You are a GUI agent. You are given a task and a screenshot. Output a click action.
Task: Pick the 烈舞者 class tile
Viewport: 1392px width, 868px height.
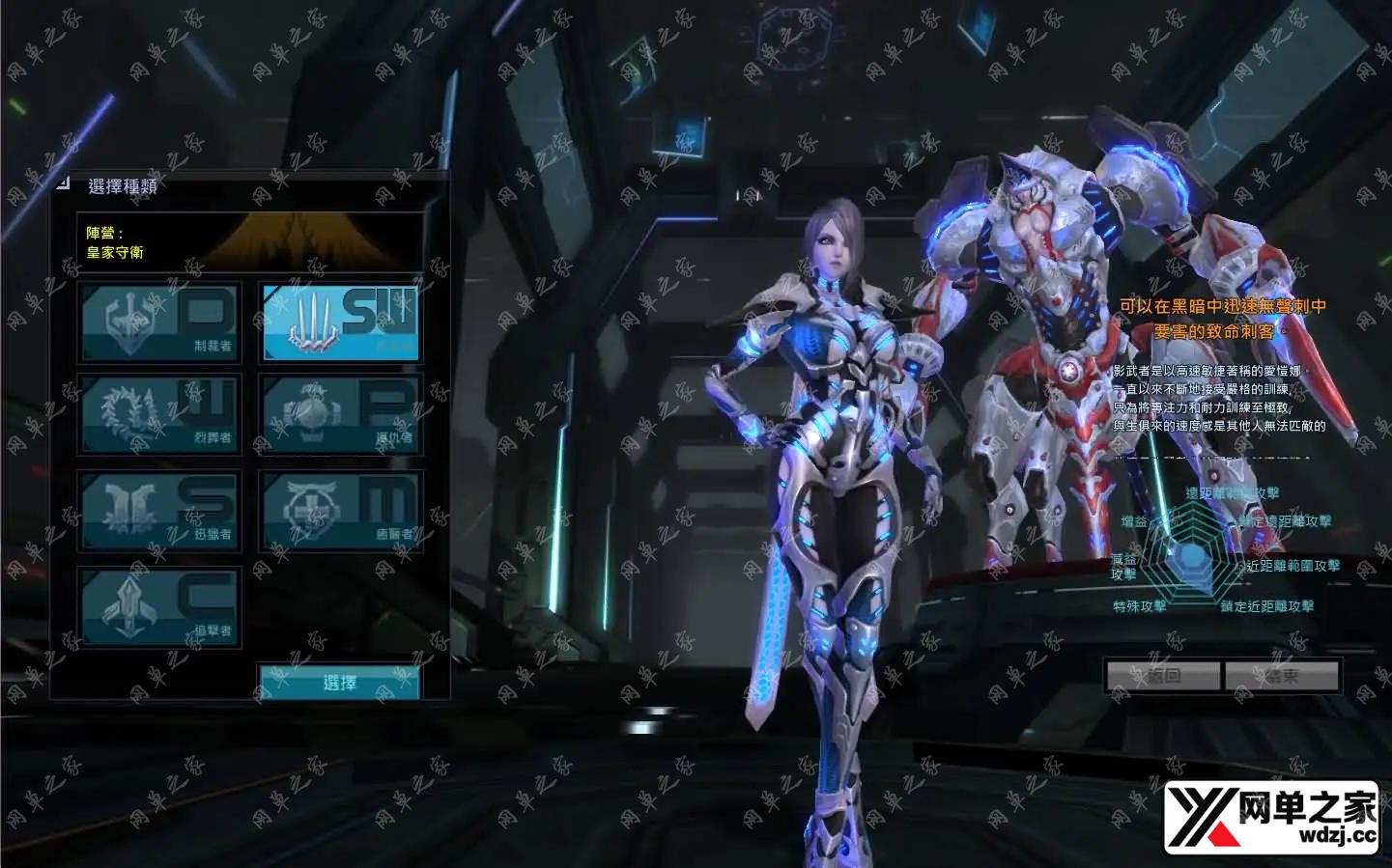pos(159,415)
